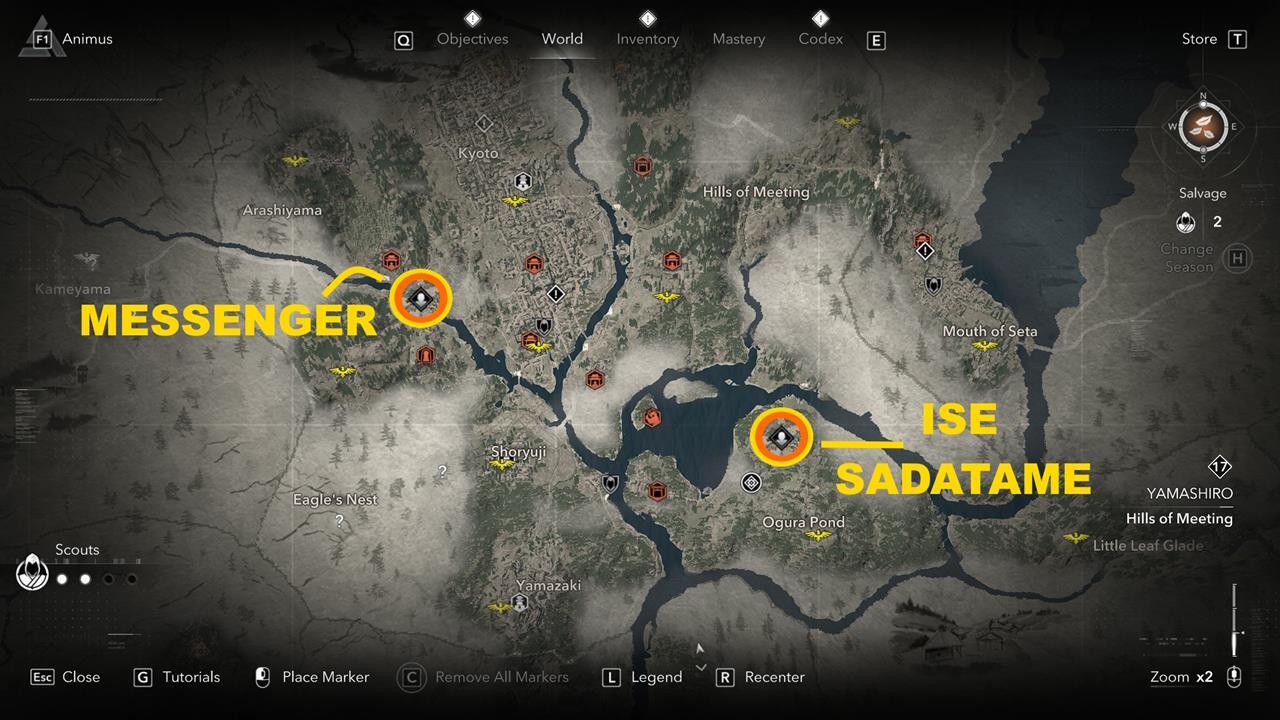Open the Tutorials

(190, 677)
